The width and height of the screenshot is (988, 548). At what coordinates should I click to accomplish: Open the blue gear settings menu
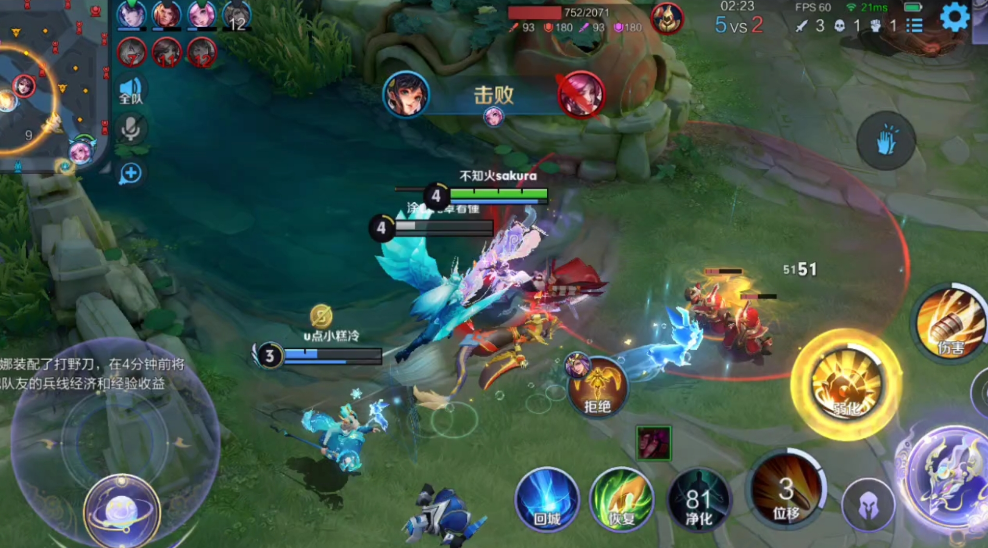[955, 17]
